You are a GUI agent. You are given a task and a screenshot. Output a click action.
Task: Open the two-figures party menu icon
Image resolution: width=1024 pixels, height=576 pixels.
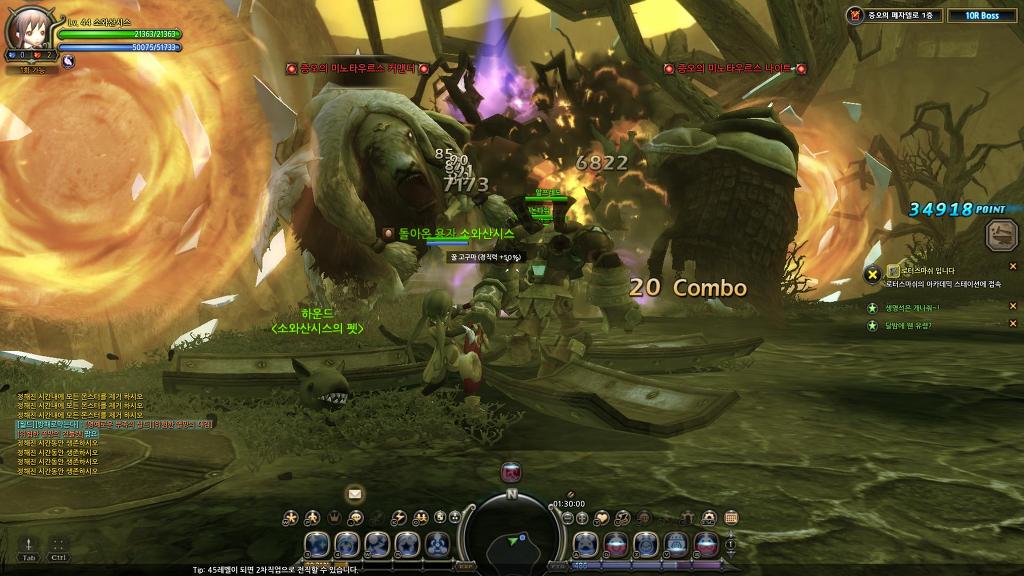[x=421, y=517]
